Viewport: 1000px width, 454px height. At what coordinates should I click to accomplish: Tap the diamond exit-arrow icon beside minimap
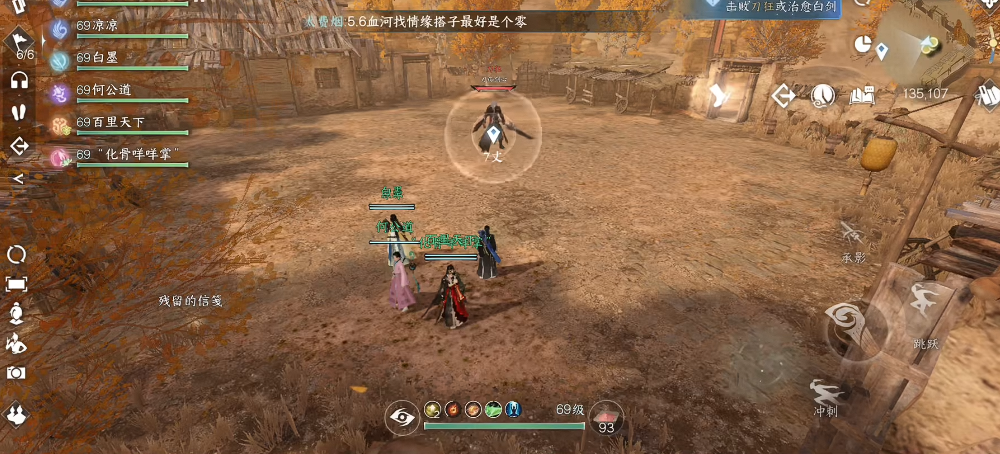coord(784,96)
